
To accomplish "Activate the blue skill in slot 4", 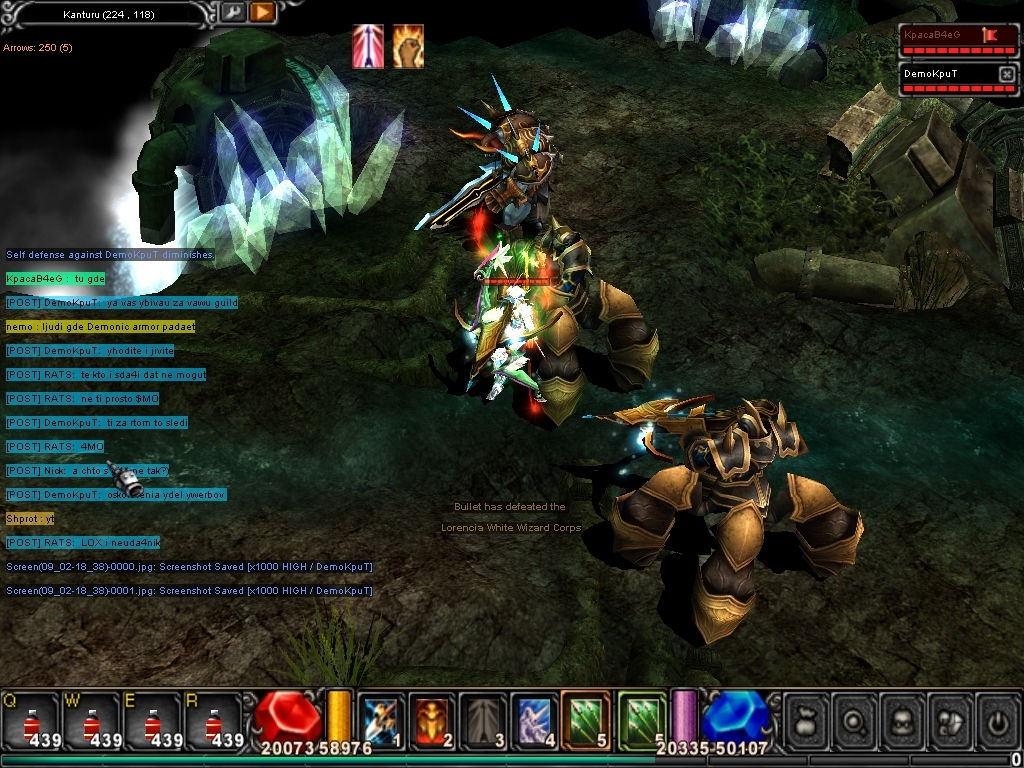I will 534,720.
